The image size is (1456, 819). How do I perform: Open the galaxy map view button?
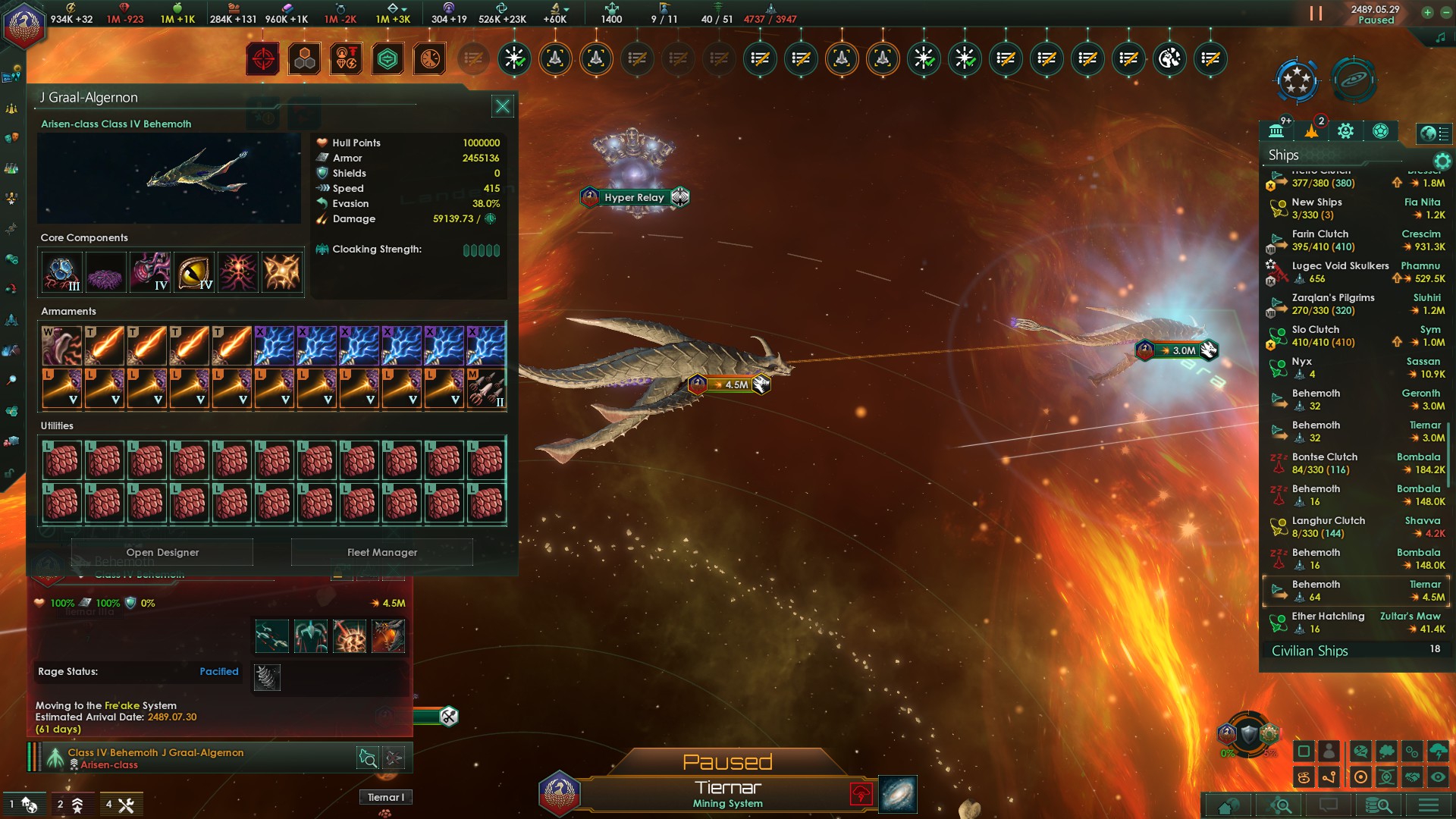coord(898,794)
